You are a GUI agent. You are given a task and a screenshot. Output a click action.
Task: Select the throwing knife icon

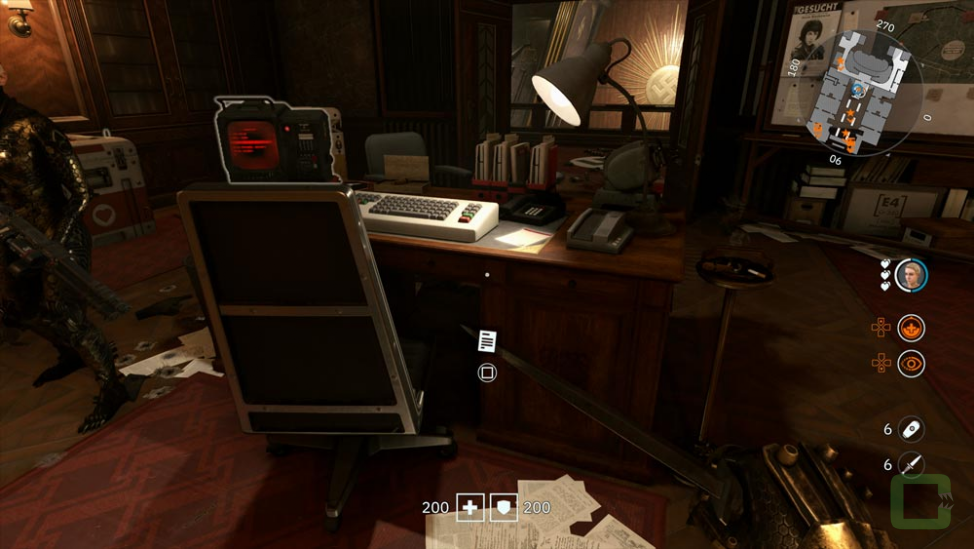click(910, 465)
